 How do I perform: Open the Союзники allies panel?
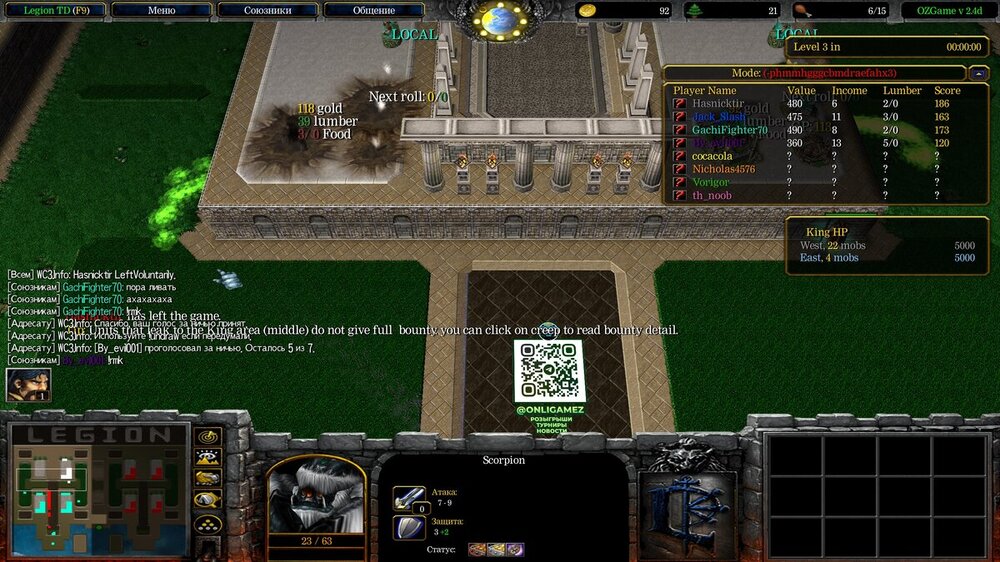(x=268, y=10)
